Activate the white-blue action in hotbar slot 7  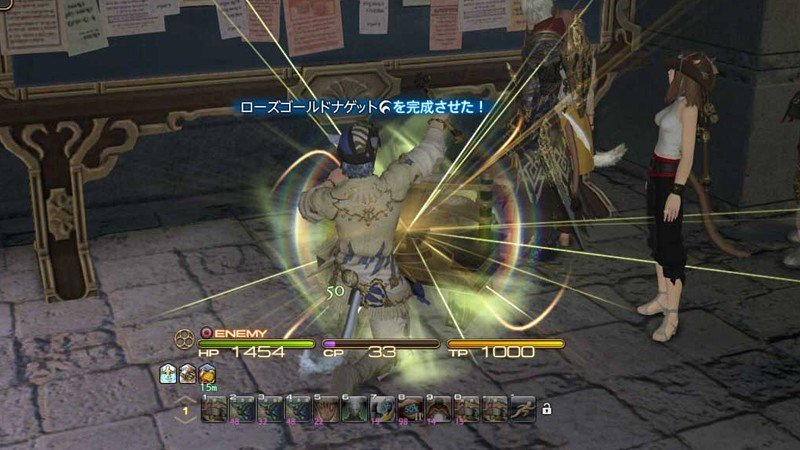point(382,408)
